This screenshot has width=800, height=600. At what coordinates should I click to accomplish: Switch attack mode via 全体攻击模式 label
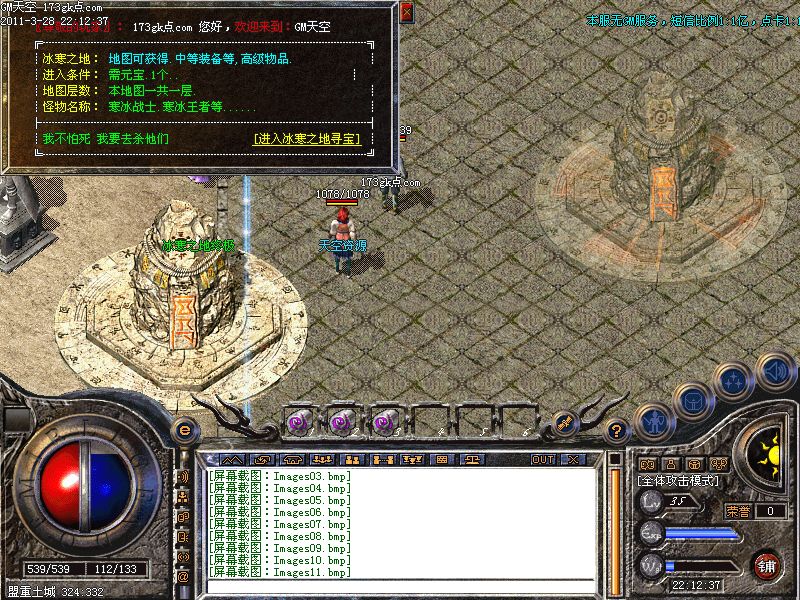679,481
